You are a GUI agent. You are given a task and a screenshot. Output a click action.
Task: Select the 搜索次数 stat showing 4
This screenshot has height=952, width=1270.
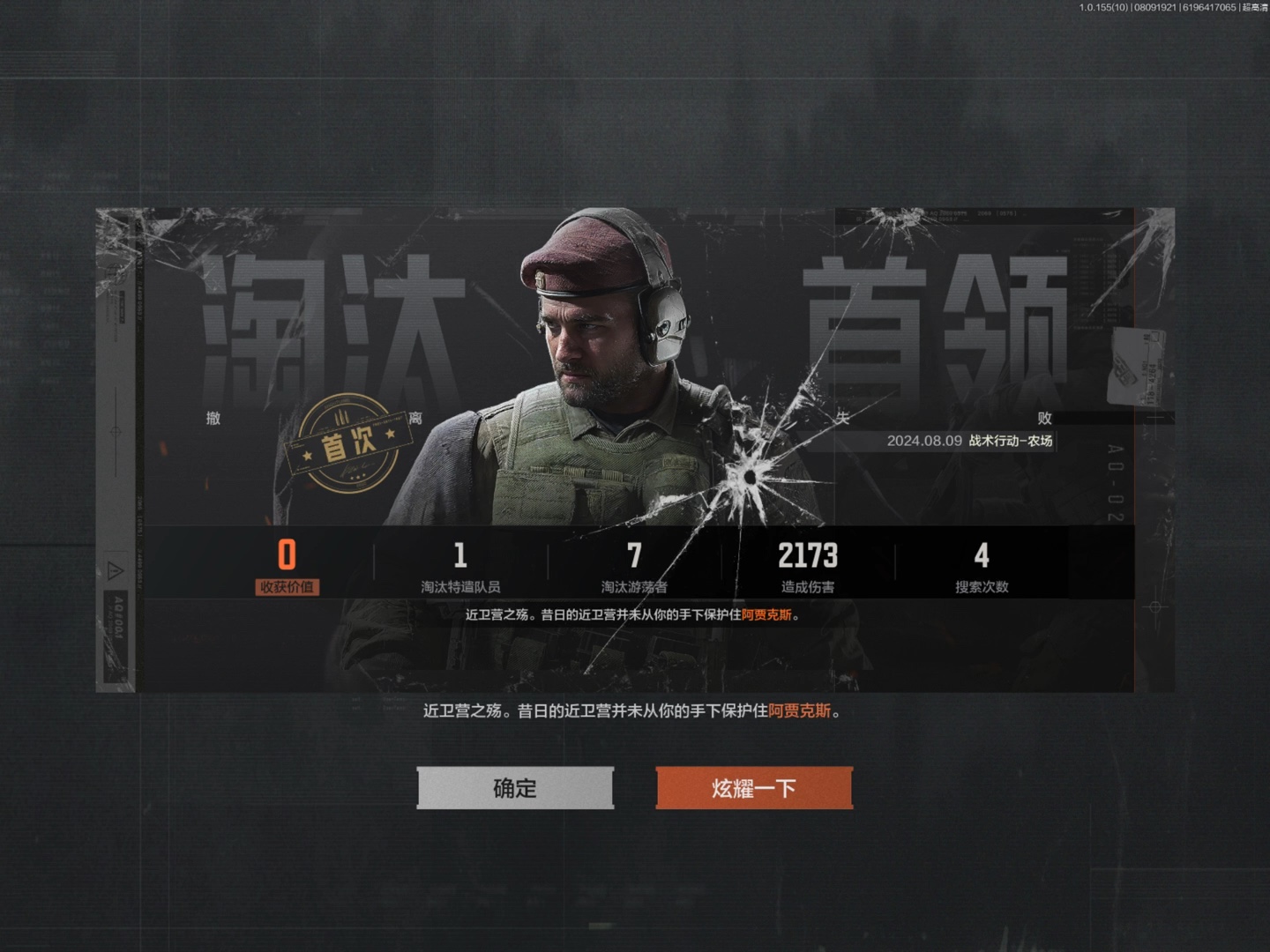(x=982, y=564)
